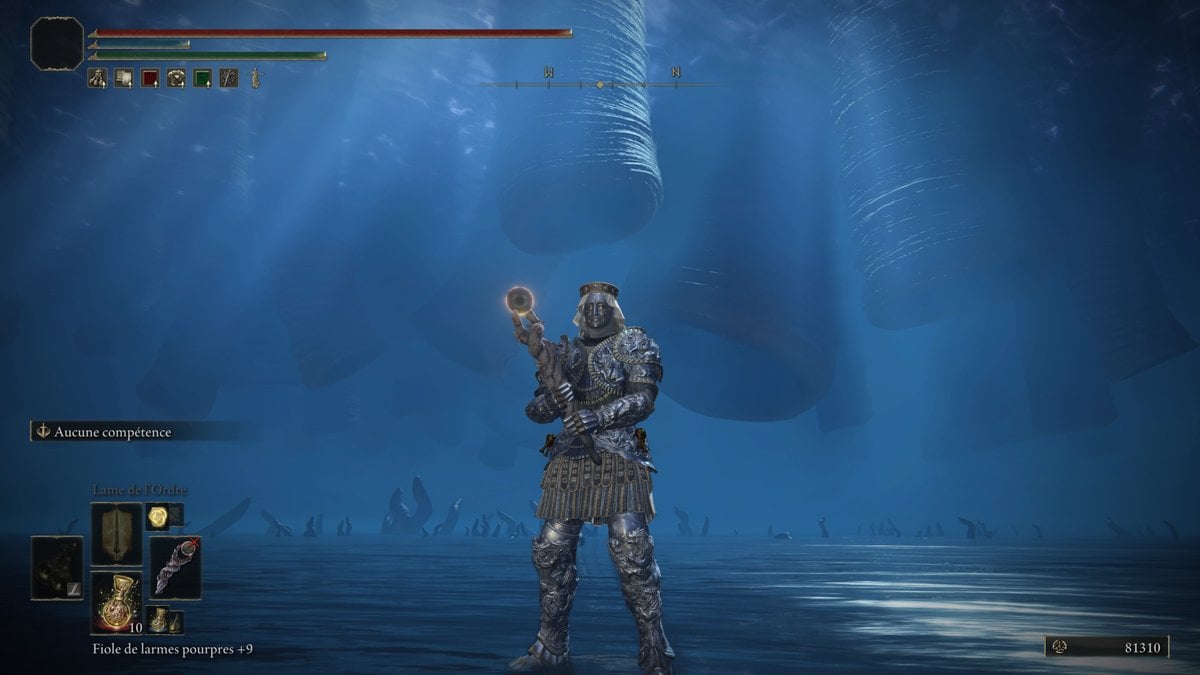Inspect the red square buff icon
This screenshot has width=1200, height=675.
[x=150, y=78]
